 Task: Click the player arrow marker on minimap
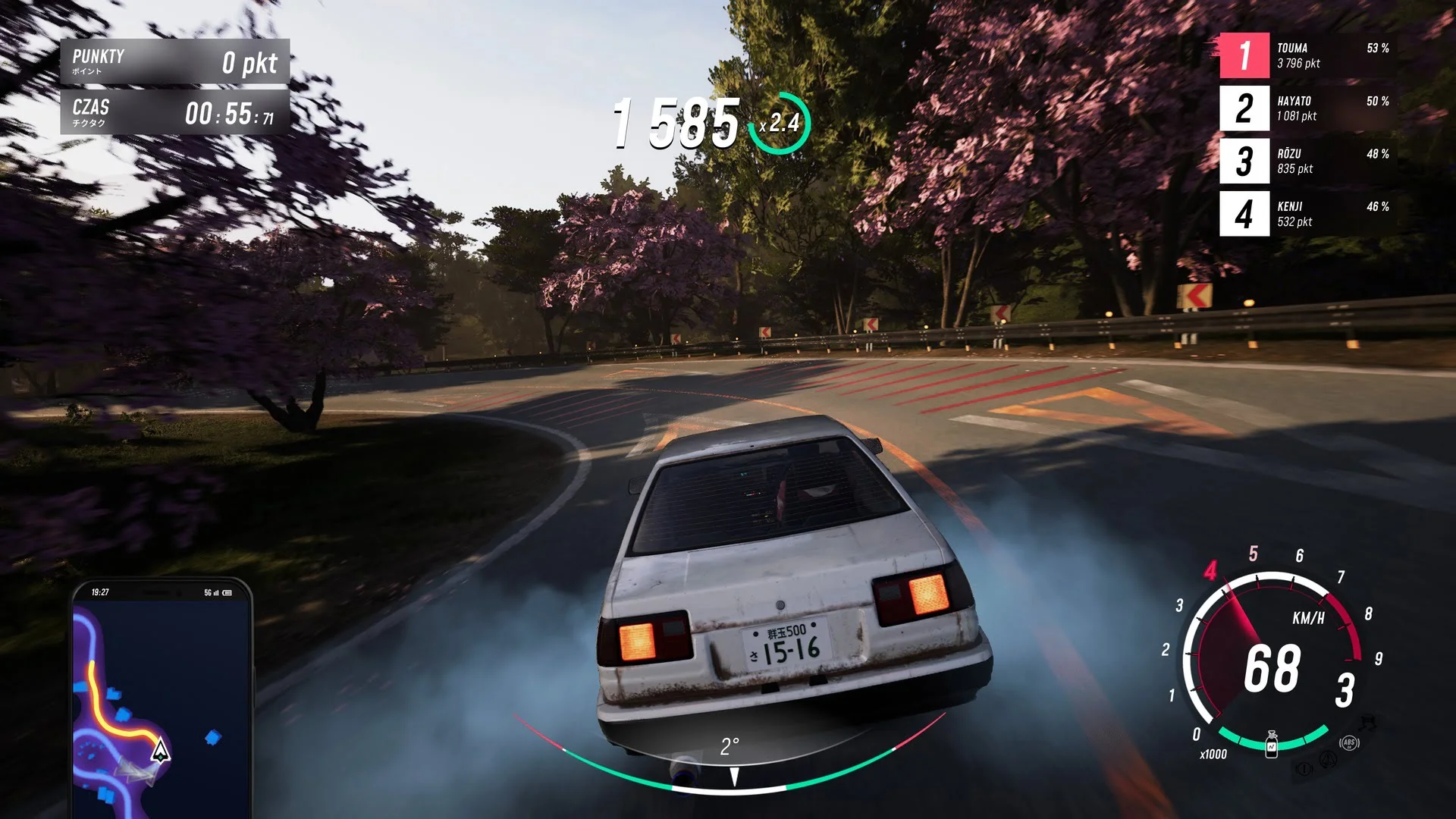coord(160,752)
